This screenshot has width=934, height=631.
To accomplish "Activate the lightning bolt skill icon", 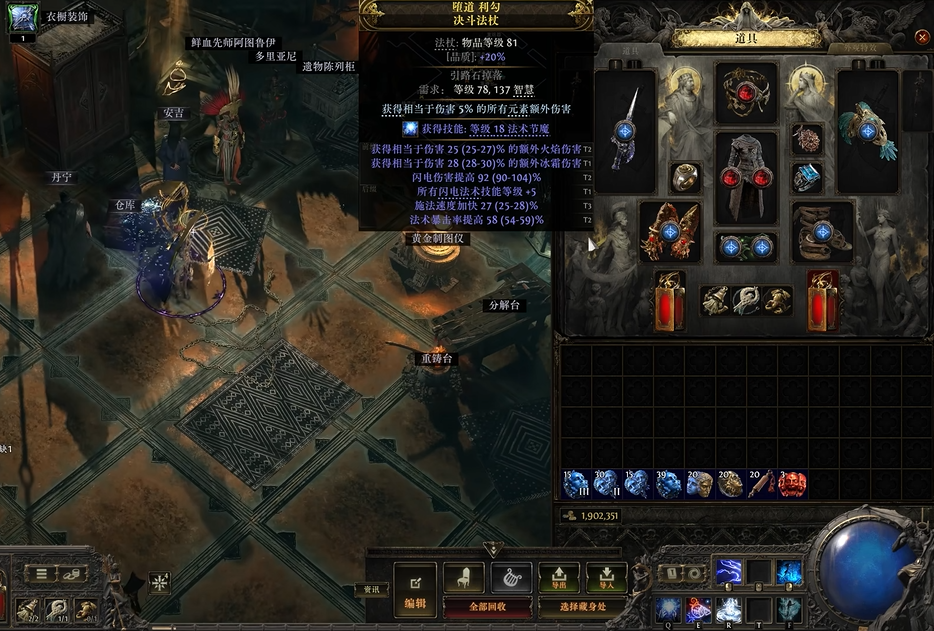I will [728, 571].
